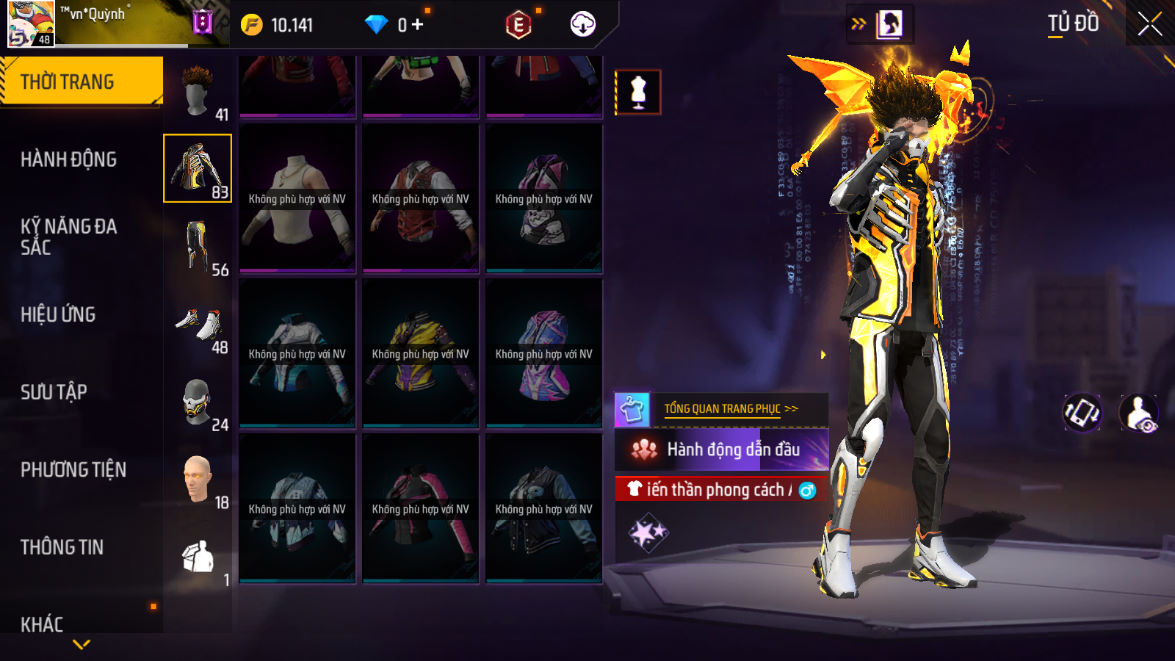1175x661 pixels.
Task: Switch to the Hành Động category
Action: (68, 159)
